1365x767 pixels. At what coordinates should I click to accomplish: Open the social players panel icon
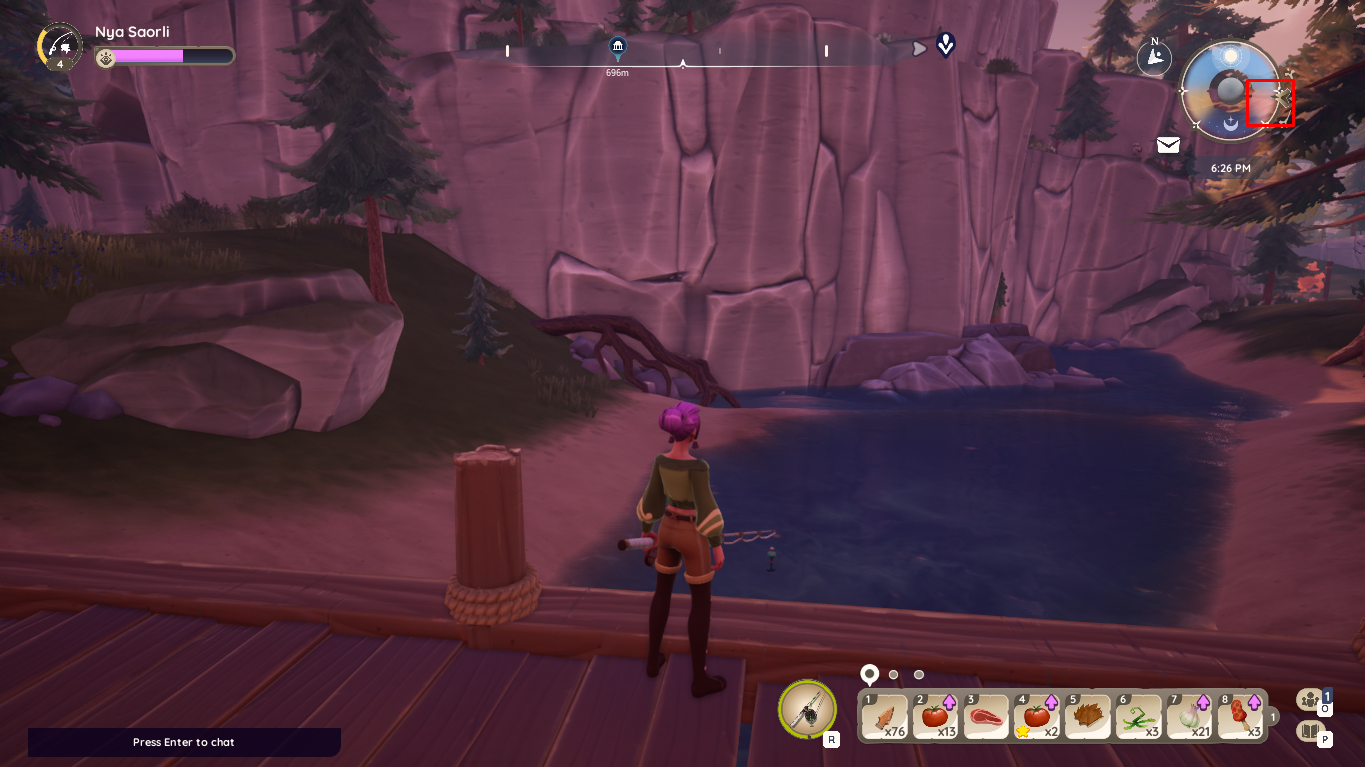click(1309, 700)
